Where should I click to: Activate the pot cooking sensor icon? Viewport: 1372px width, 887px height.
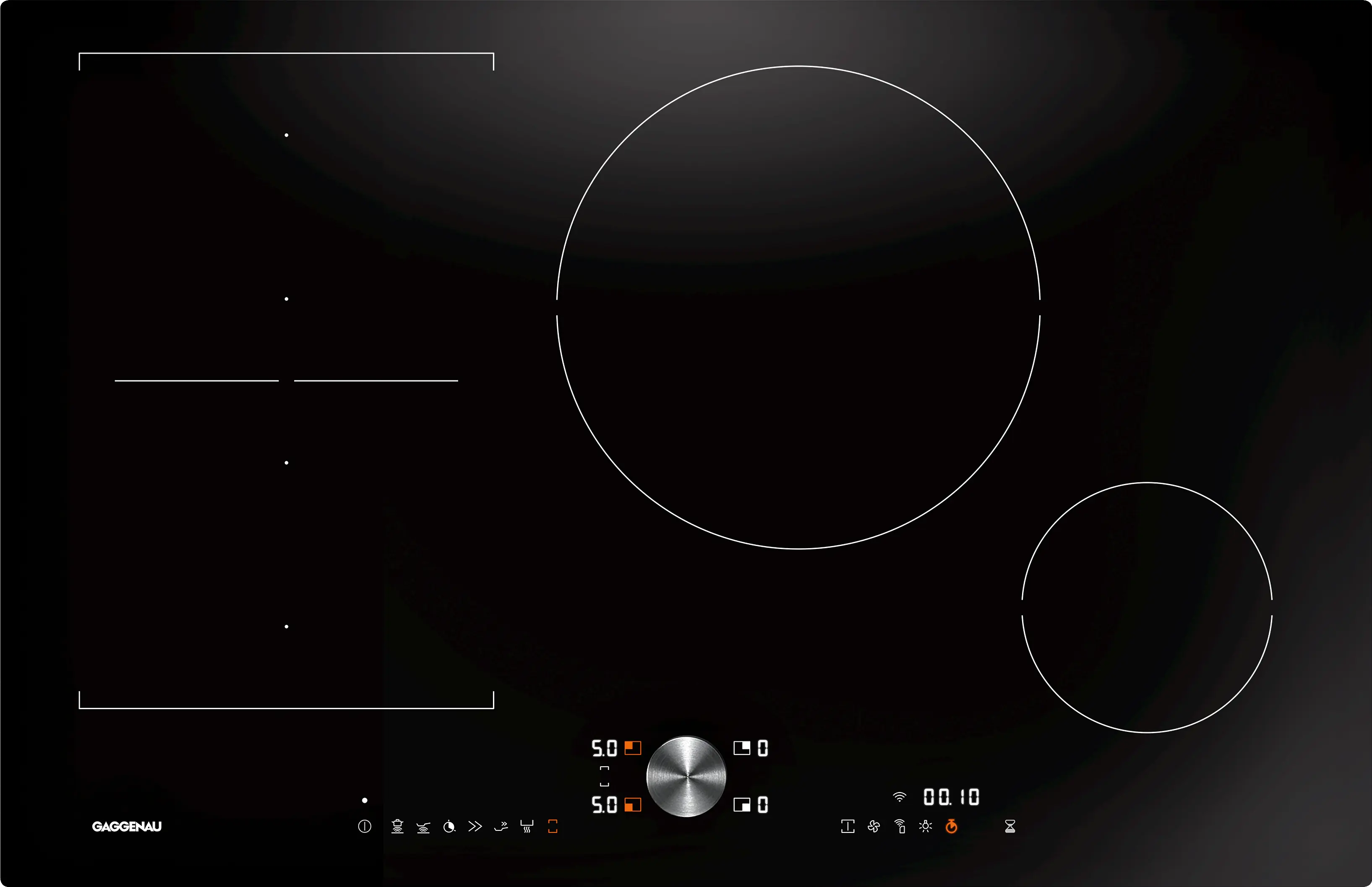[x=397, y=827]
